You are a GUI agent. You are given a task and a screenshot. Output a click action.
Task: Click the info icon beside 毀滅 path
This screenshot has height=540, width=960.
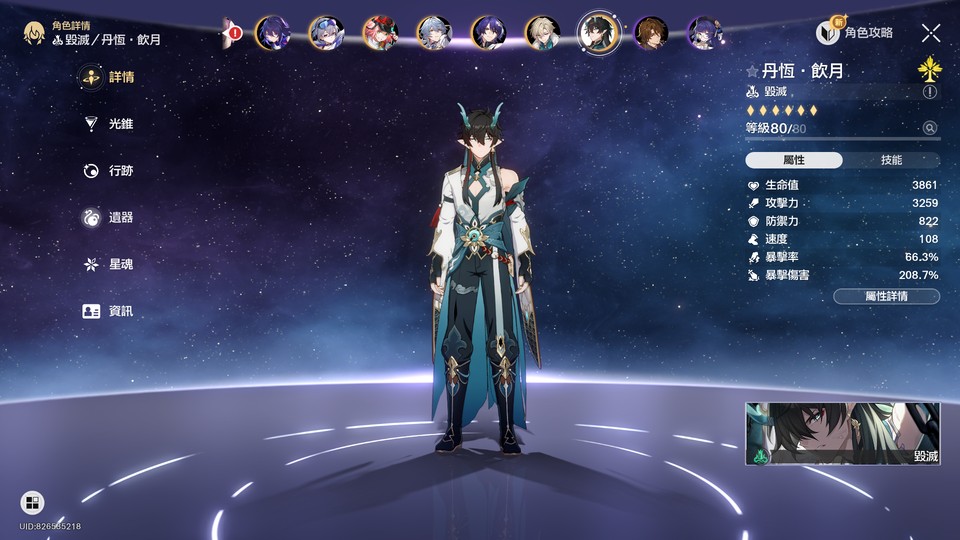[x=930, y=91]
